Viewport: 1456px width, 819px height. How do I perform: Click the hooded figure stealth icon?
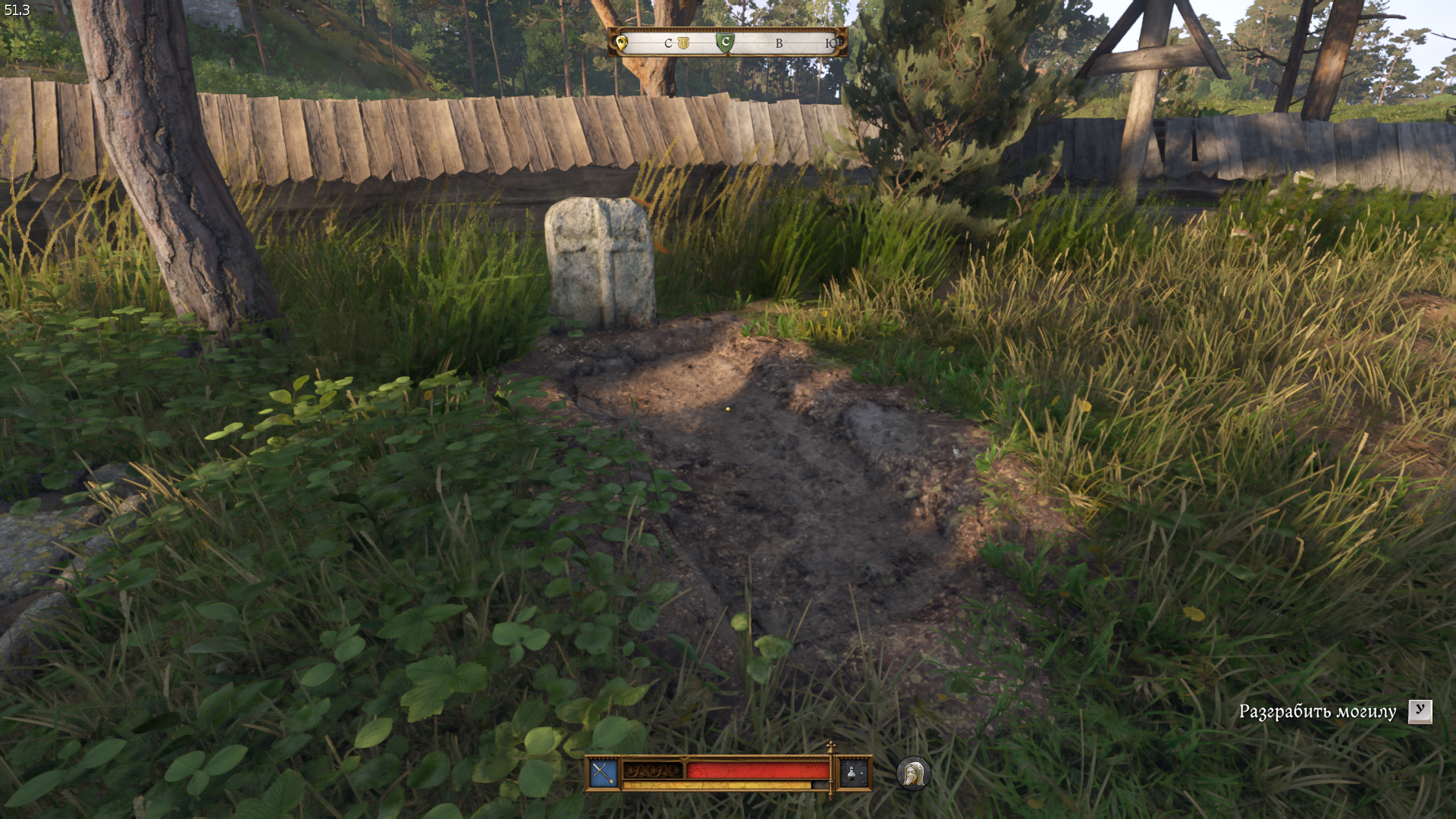[x=913, y=773]
